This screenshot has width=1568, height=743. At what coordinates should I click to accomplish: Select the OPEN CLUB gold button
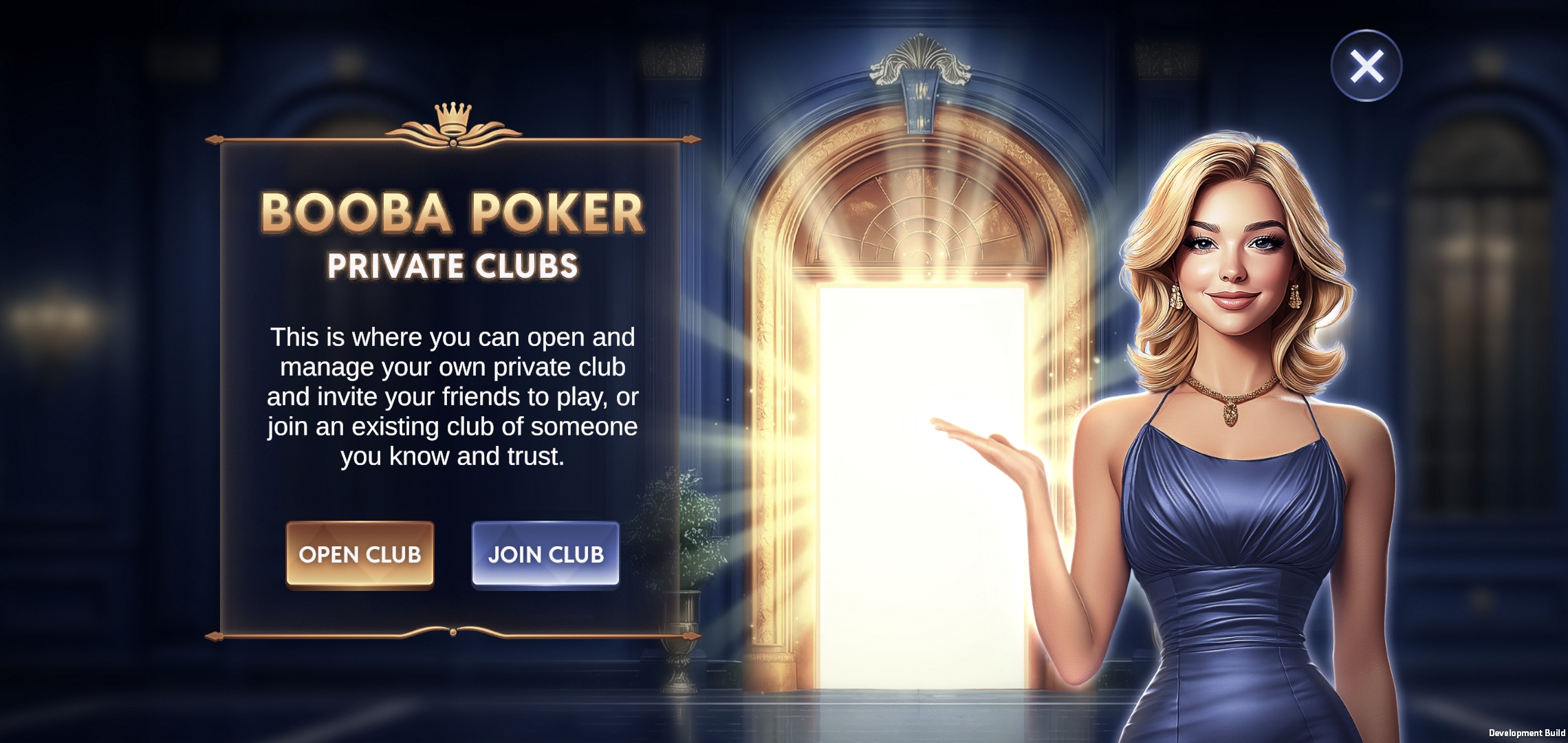[x=360, y=554]
